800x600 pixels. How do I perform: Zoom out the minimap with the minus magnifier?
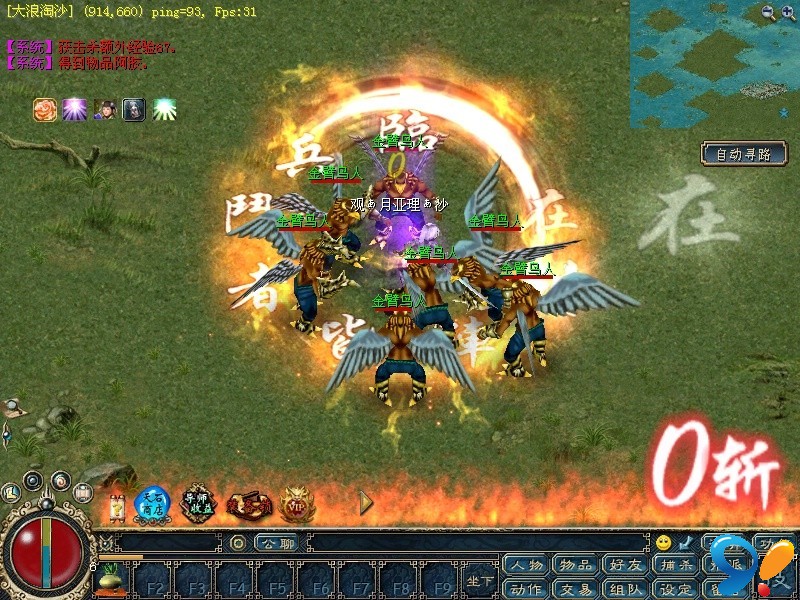tap(768, 12)
